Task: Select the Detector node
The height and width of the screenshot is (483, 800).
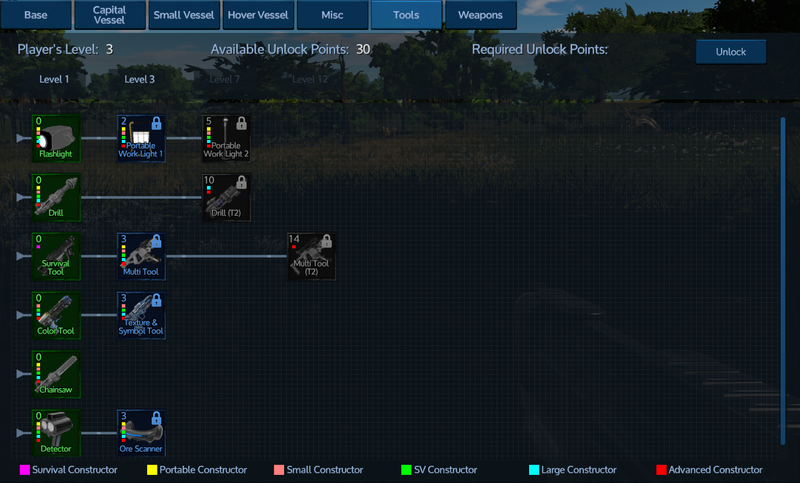Action: point(56,432)
